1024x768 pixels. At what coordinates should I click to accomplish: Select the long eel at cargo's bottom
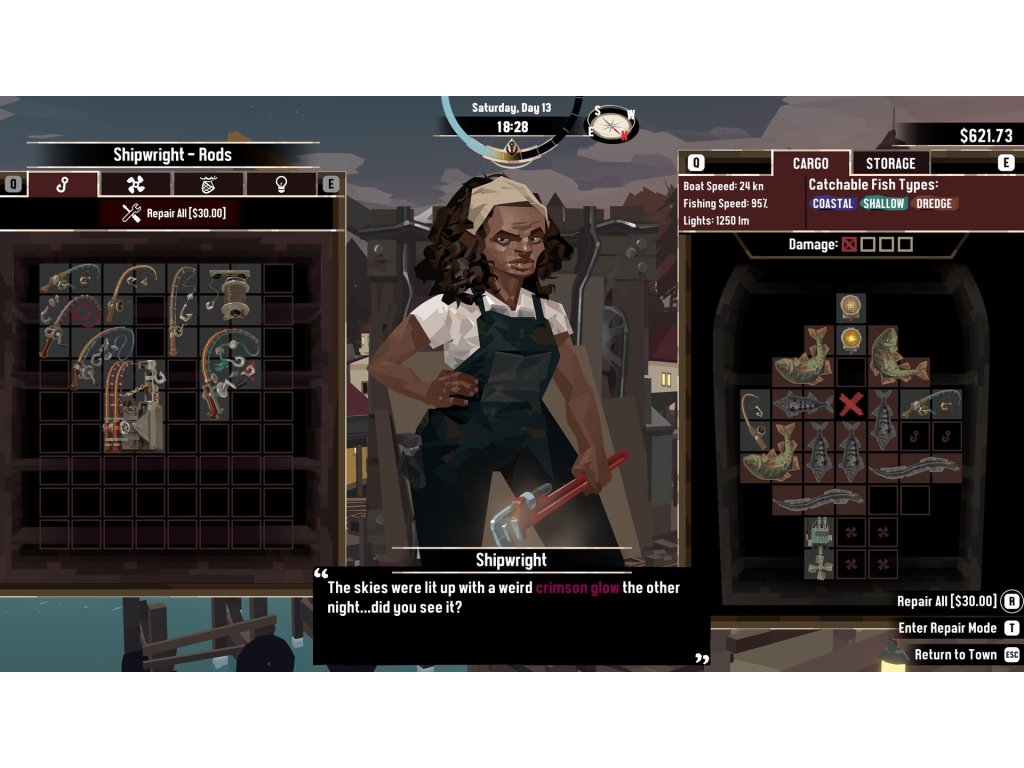tap(818, 500)
